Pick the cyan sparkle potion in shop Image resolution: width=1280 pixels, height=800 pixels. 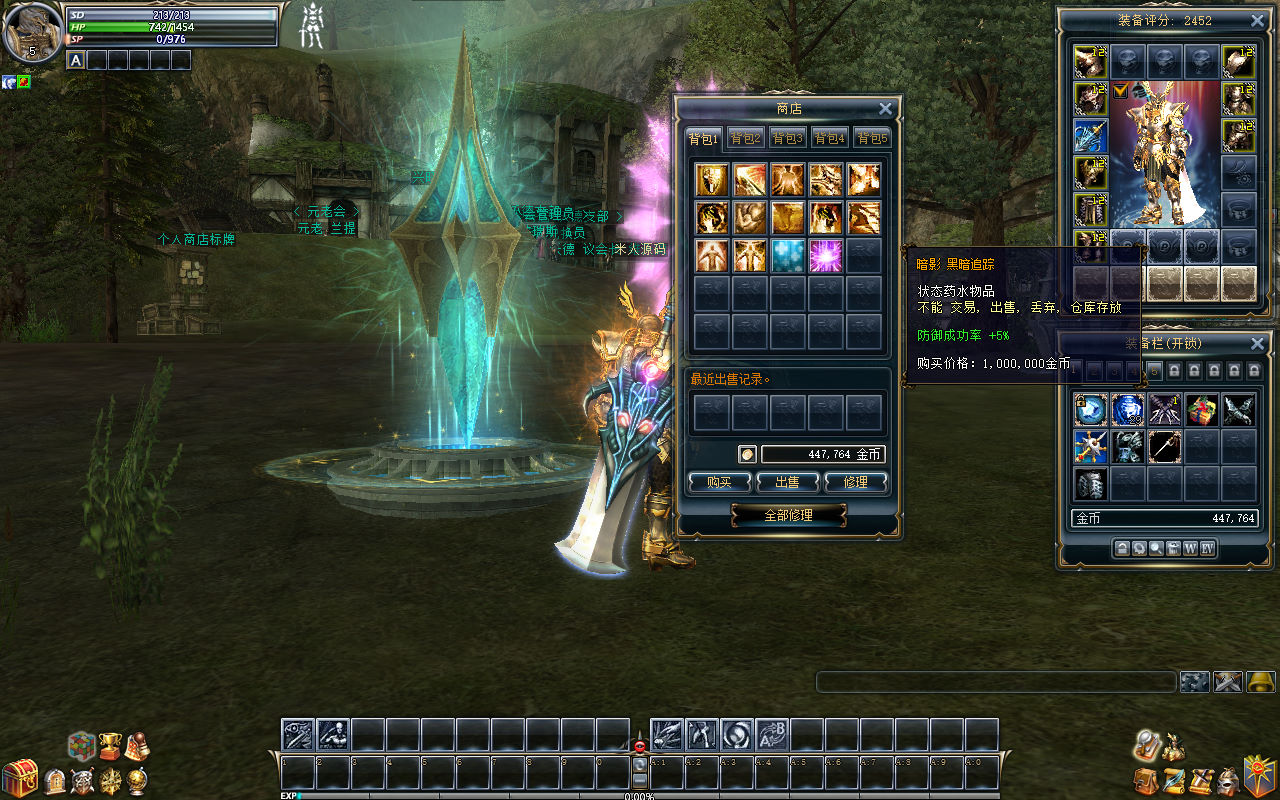tap(788, 255)
